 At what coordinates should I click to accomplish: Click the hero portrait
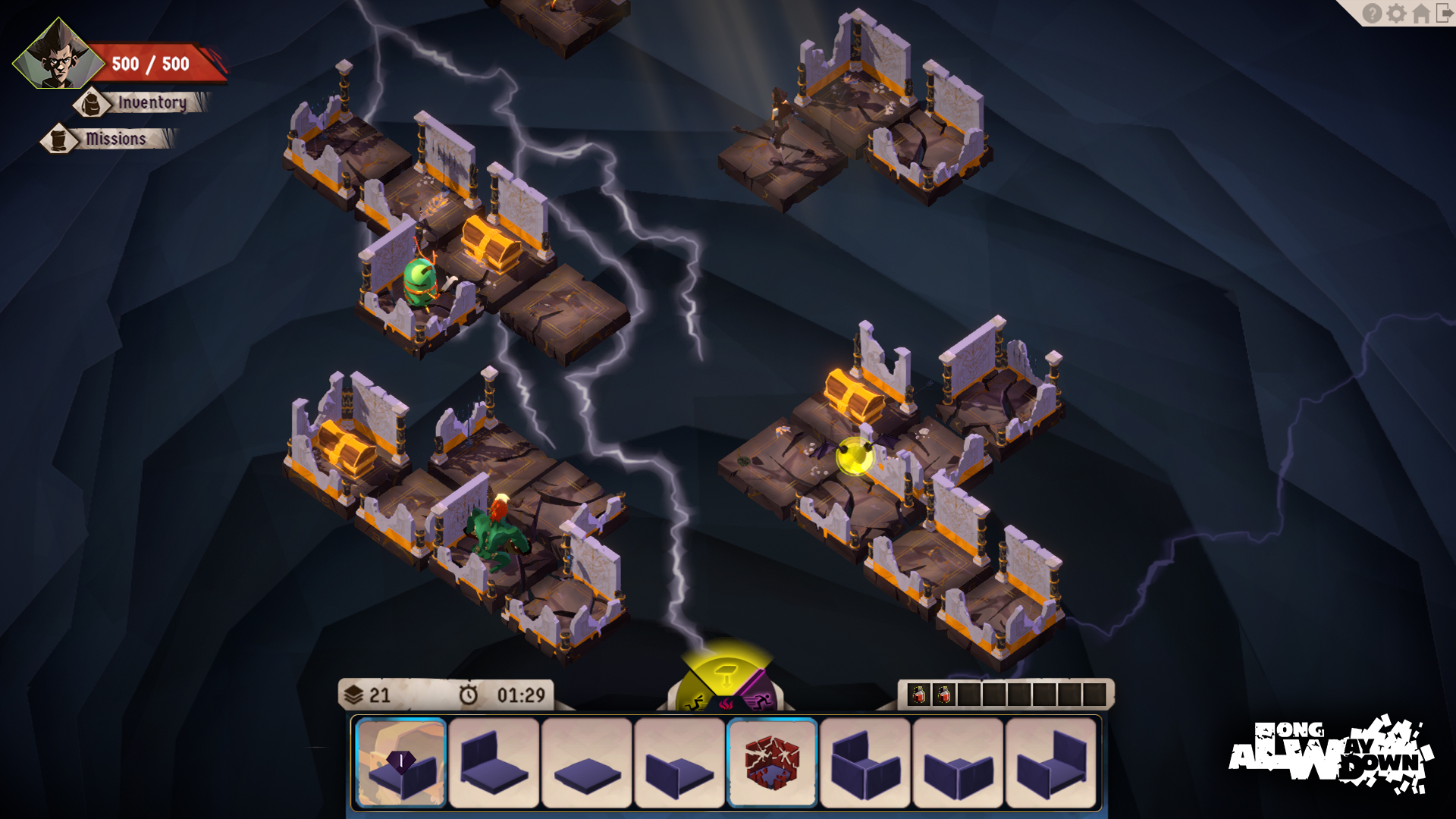(x=58, y=55)
